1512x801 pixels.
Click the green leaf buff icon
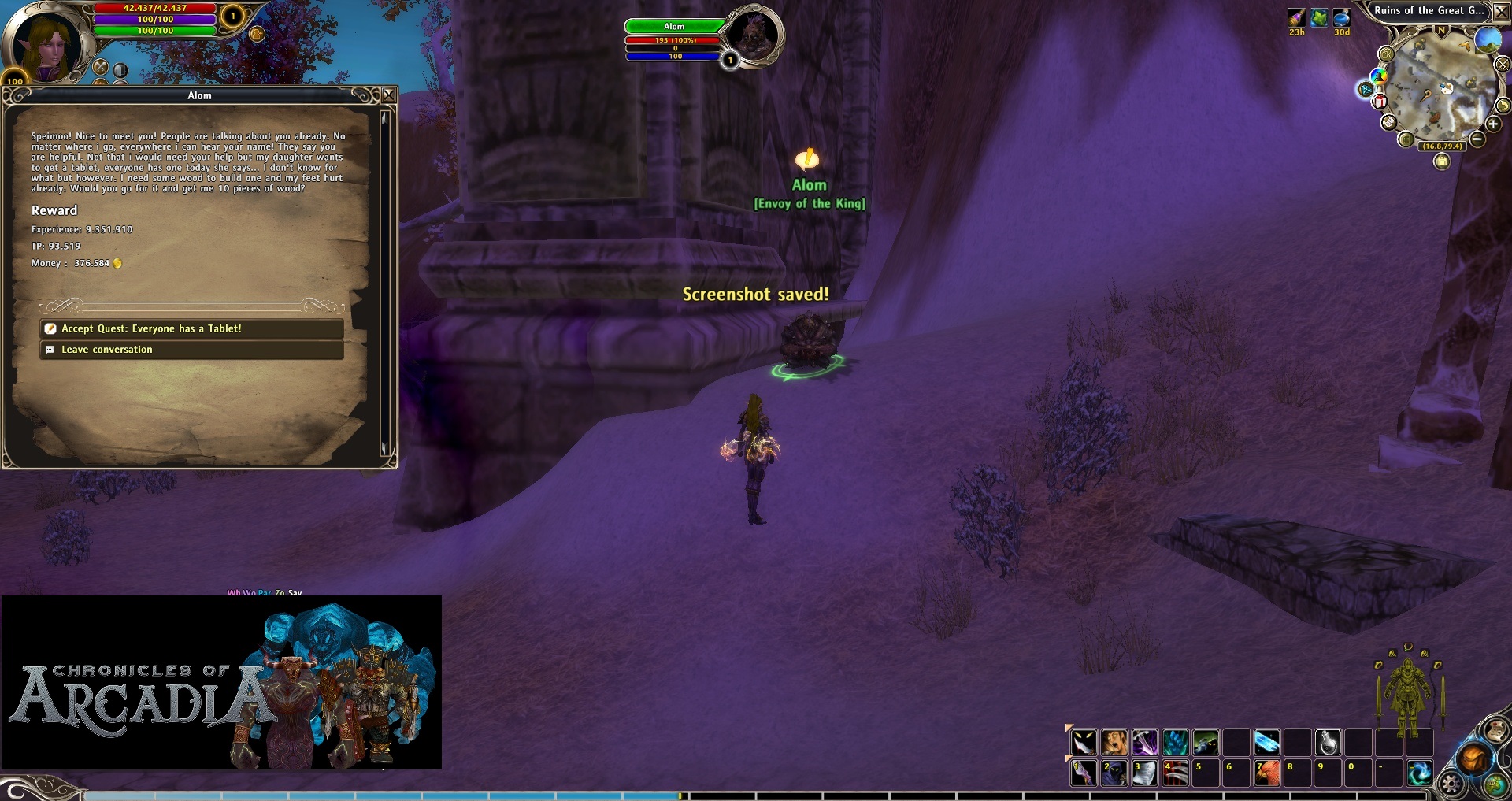coord(1319,17)
